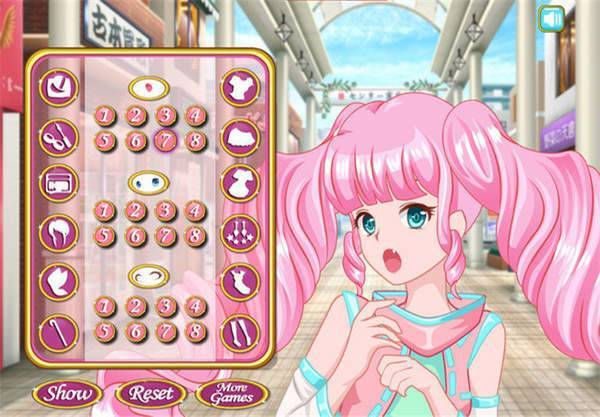Screen dimensions: 600x417
Task: Pick eye style number 5
Action: tap(103, 235)
